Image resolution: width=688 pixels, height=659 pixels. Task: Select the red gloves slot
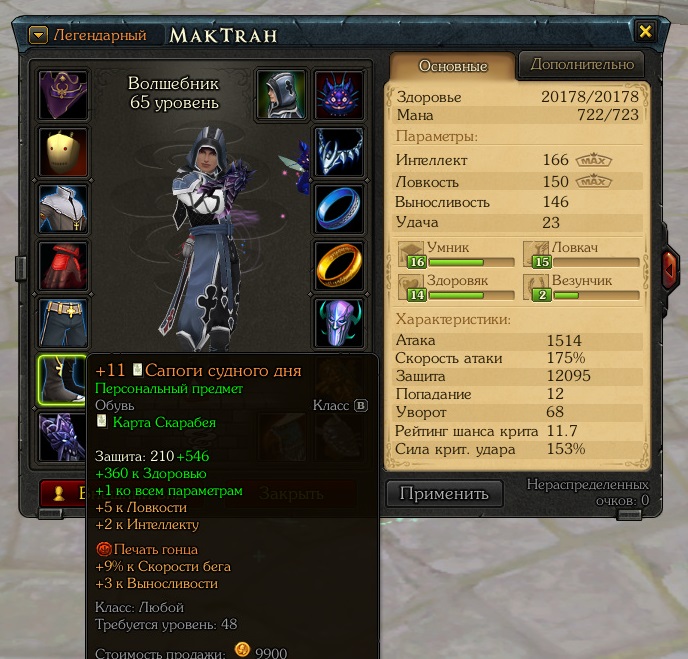point(64,266)
